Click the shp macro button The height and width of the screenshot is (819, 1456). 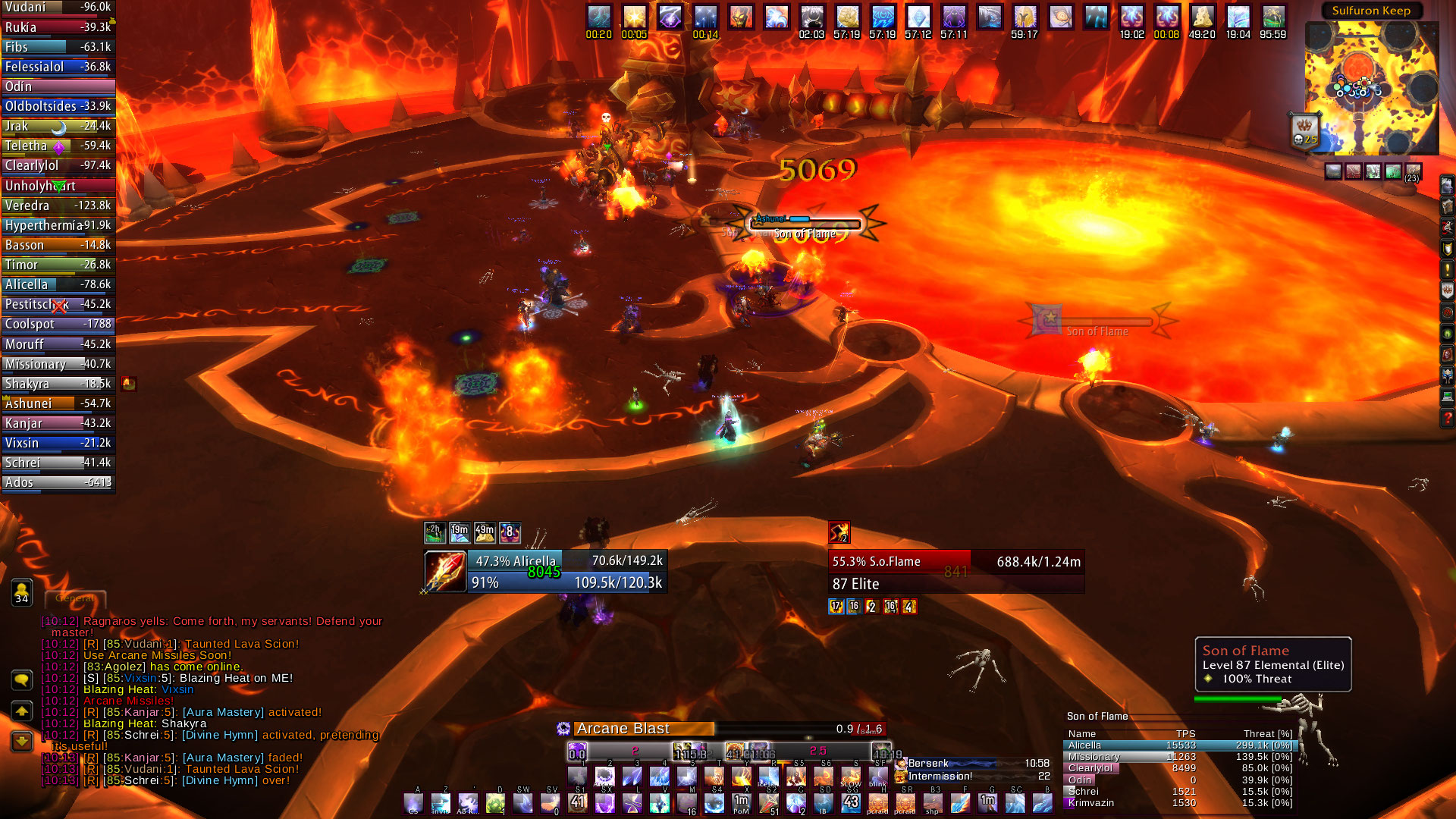click(932, 803)
